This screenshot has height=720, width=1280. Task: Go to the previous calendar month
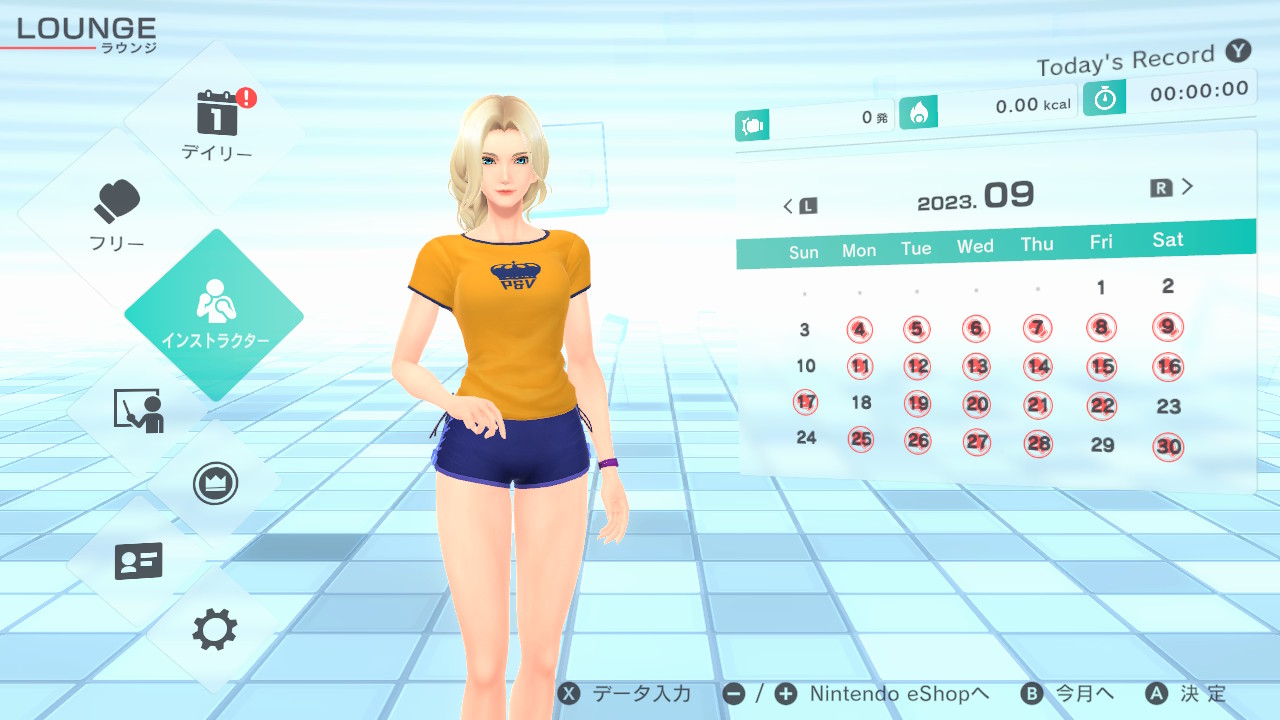[x=799, y=206]
